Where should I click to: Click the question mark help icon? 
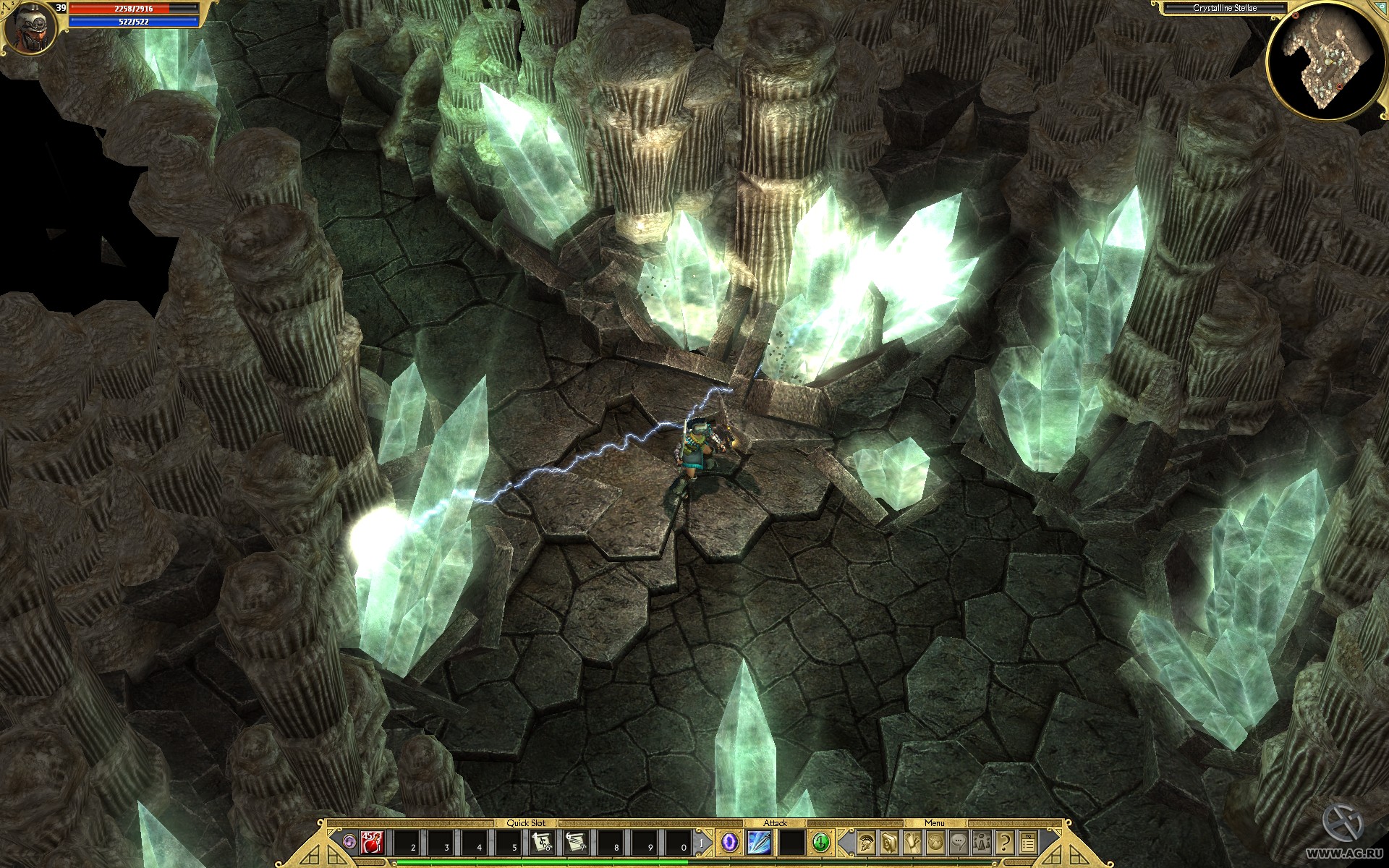click(1004, 842)
